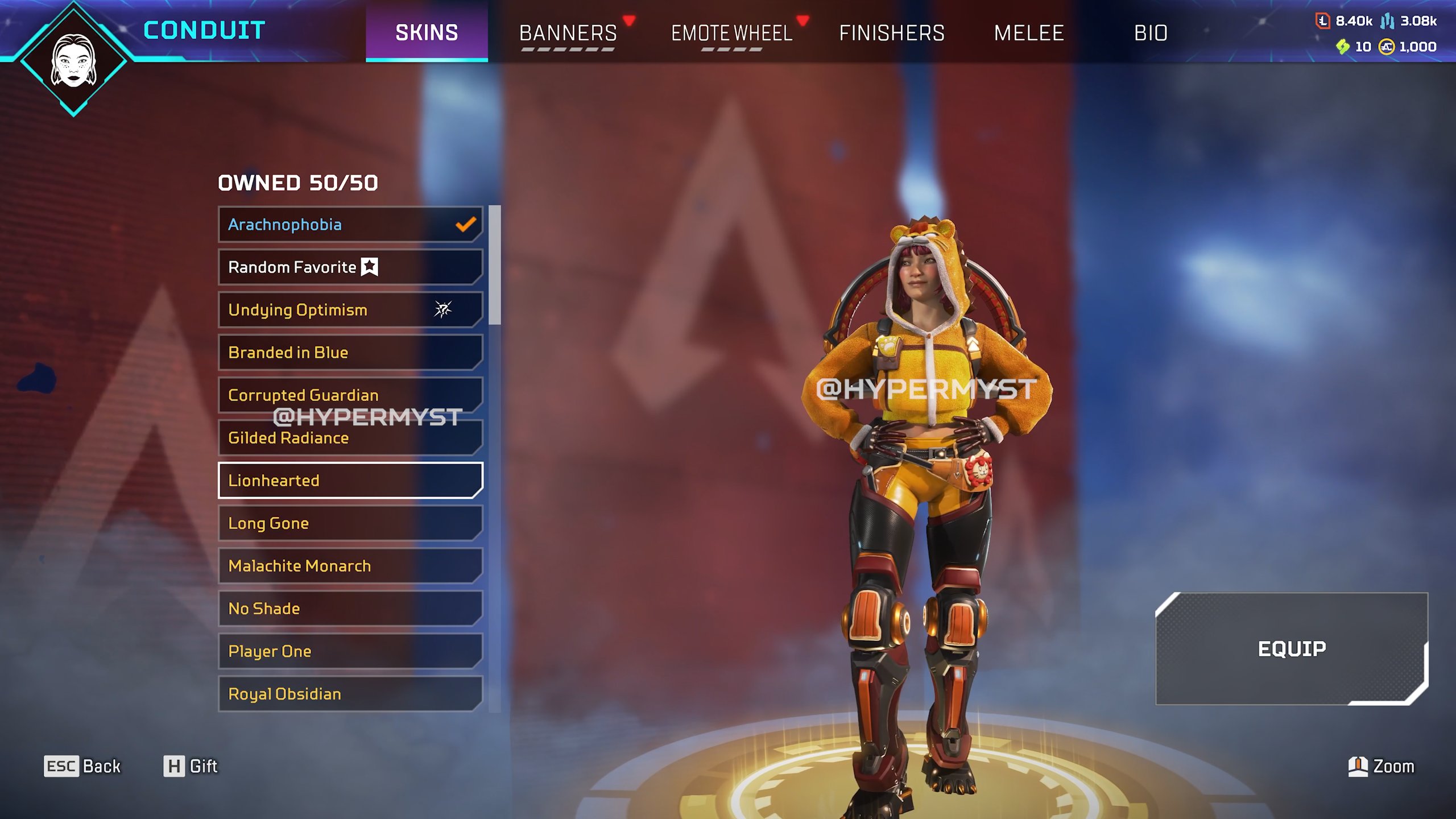Choose the No Shade skin
This screenshot has width=1456, height=819.
[350, 609]
